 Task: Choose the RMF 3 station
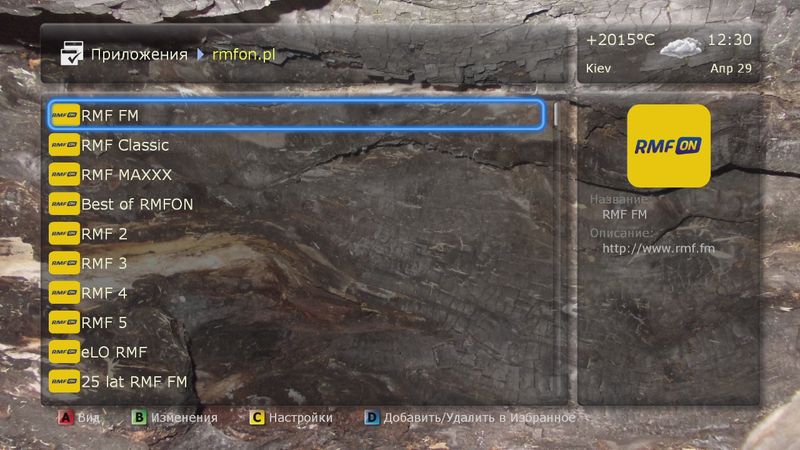[295, 264]
